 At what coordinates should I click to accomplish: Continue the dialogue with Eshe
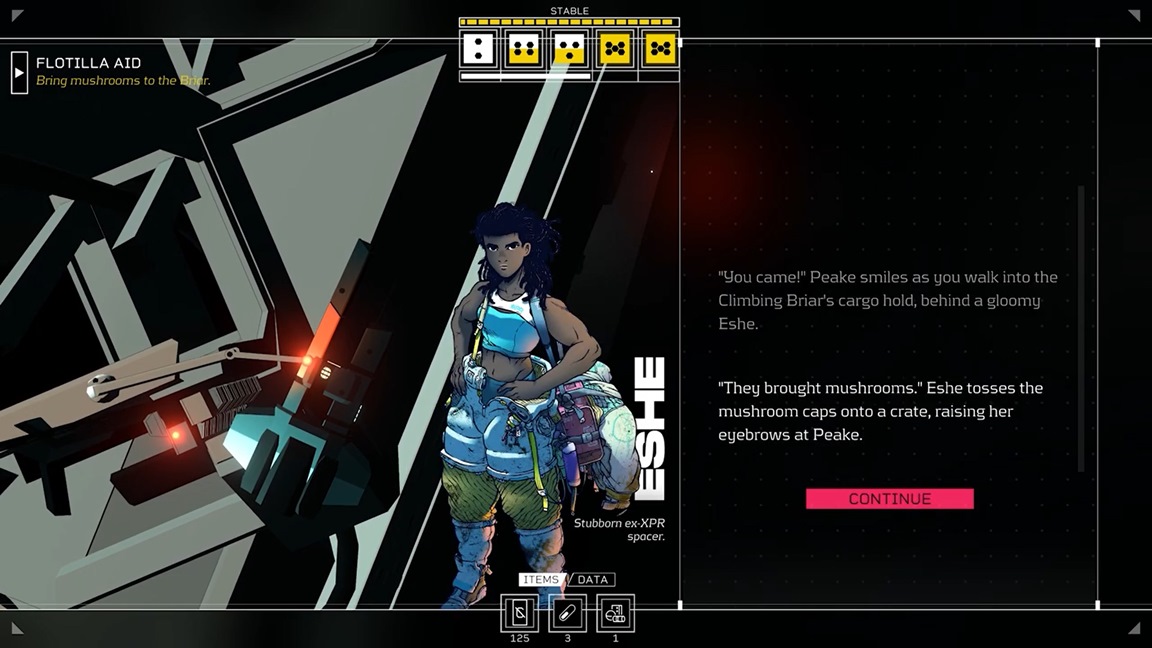pos(889,499)
